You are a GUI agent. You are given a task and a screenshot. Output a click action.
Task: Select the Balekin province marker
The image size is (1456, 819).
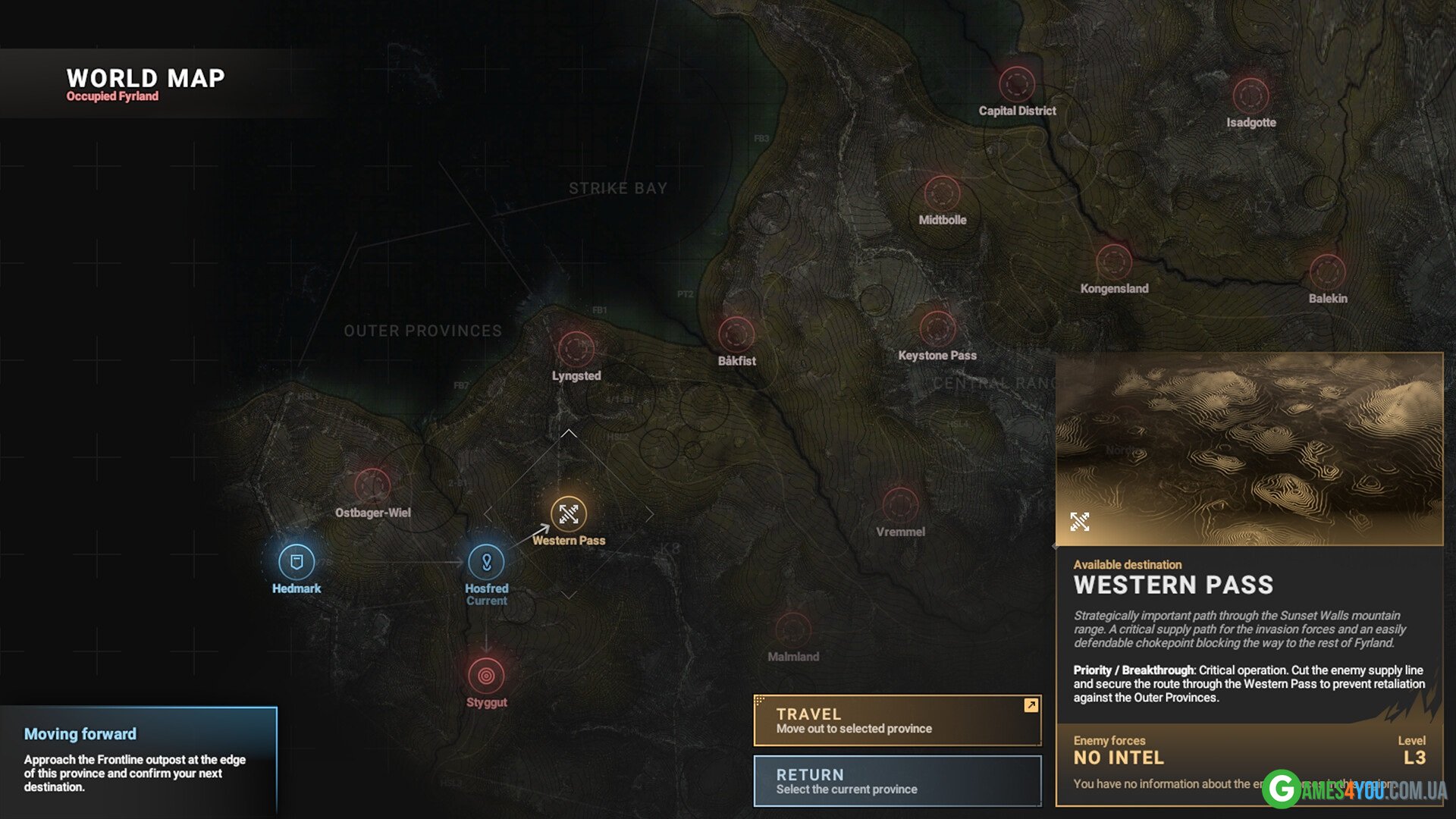(1327, 271)
